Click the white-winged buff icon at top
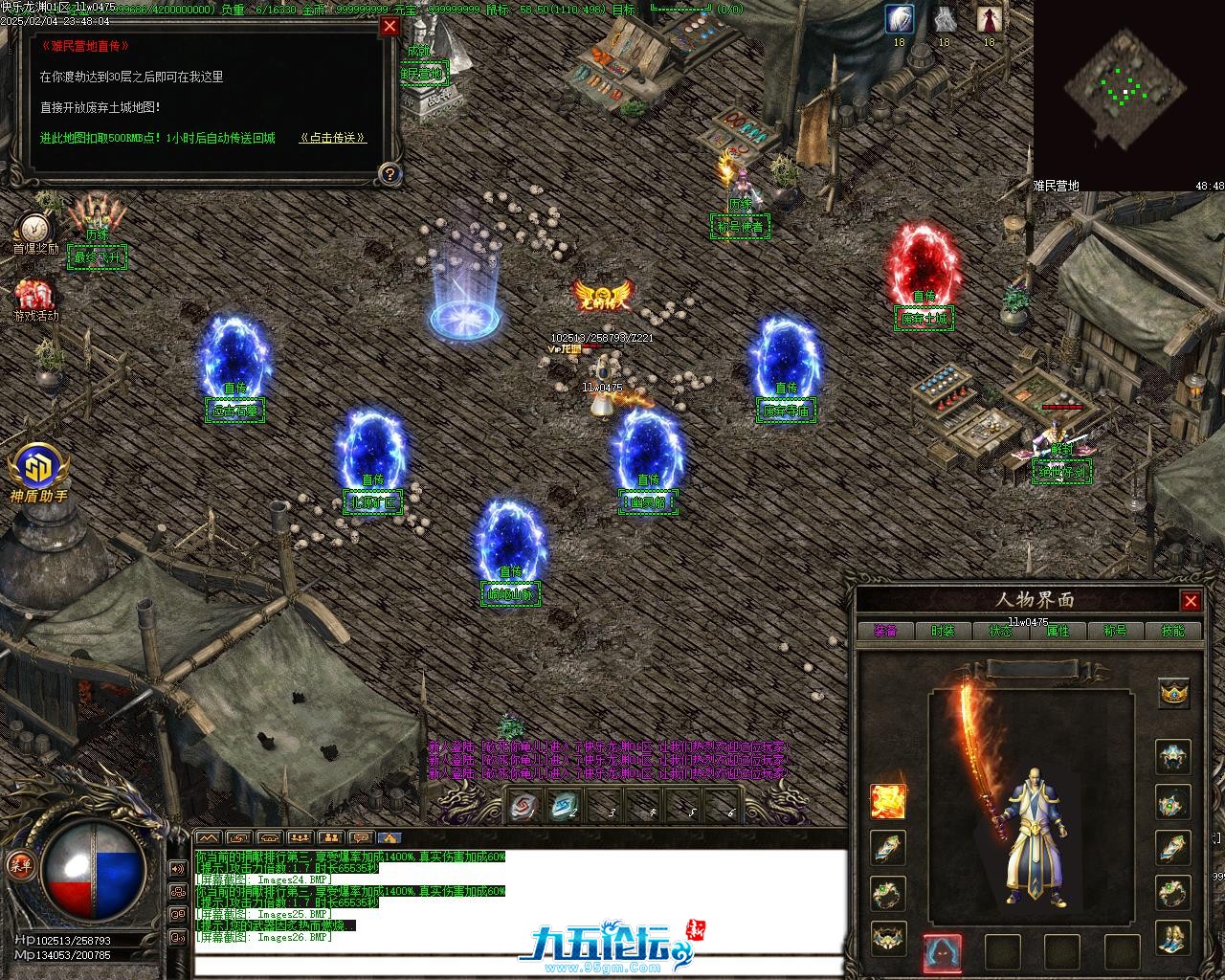Image resolution: width=1225 pixels, height=980 pixels. [x=899, y=18]
